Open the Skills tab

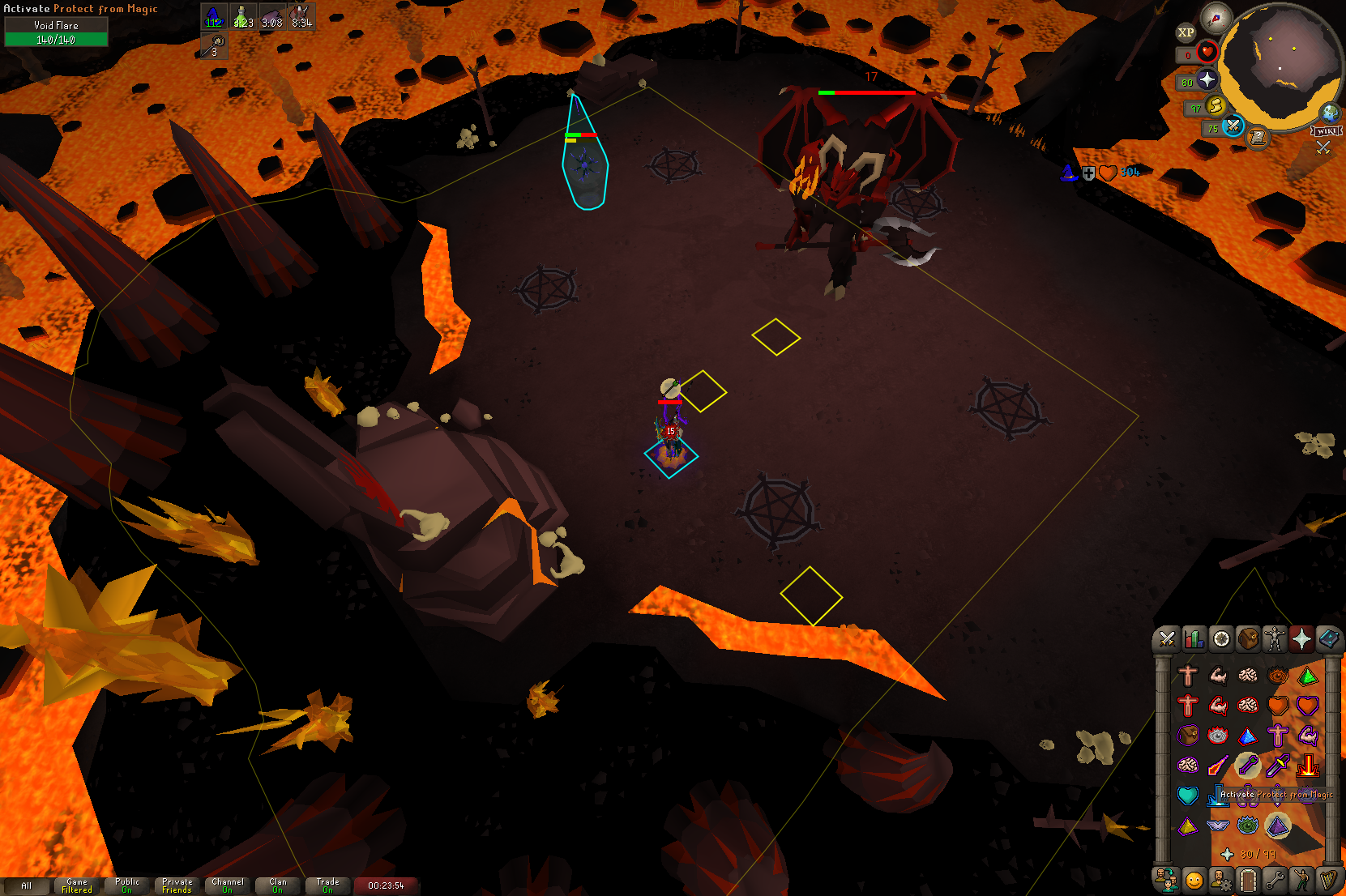click(1194, 639)
